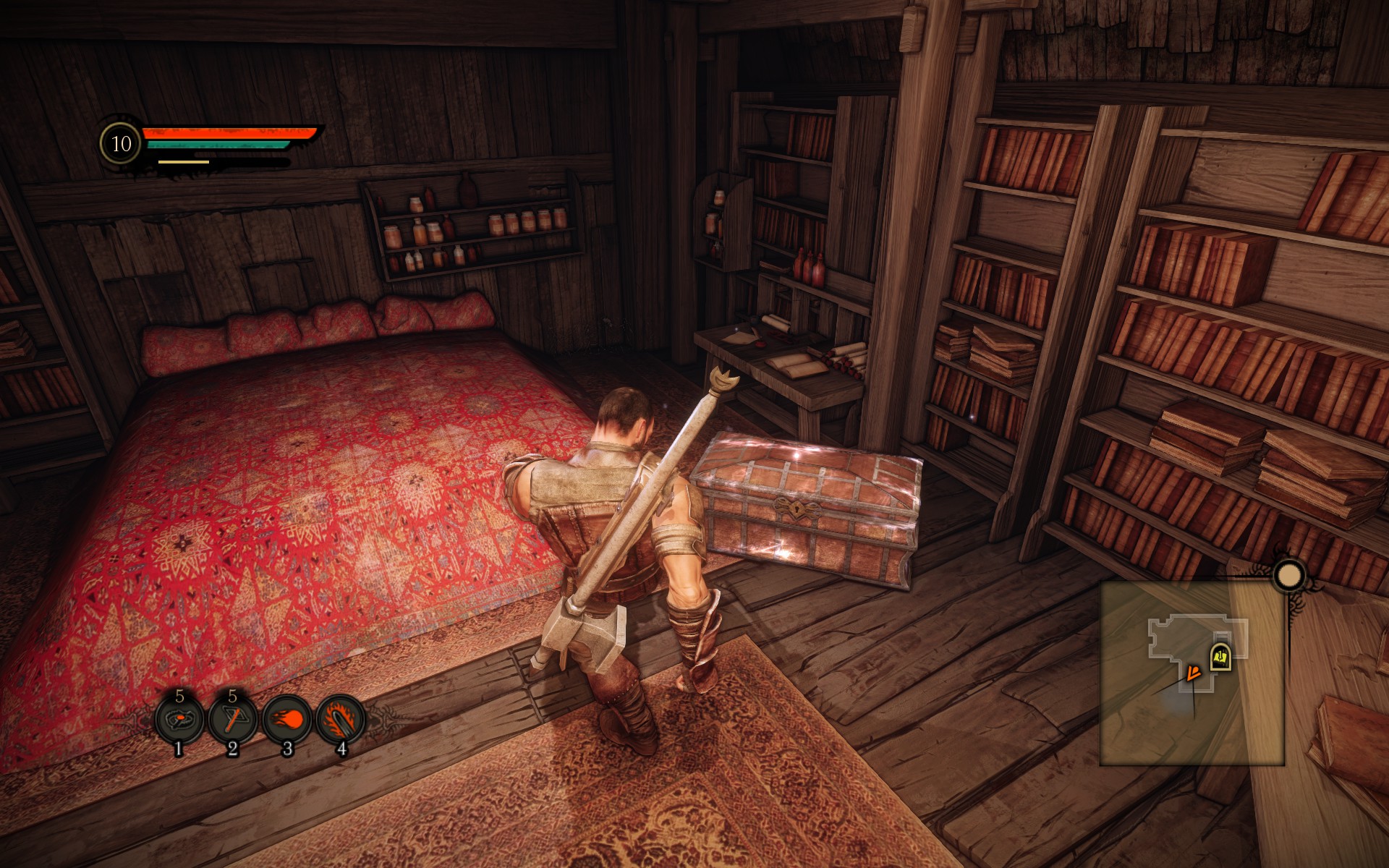Activate the flaming blade ability in slot 4
The height and width of the screenshot is (868, 1389).
(340, 720)
